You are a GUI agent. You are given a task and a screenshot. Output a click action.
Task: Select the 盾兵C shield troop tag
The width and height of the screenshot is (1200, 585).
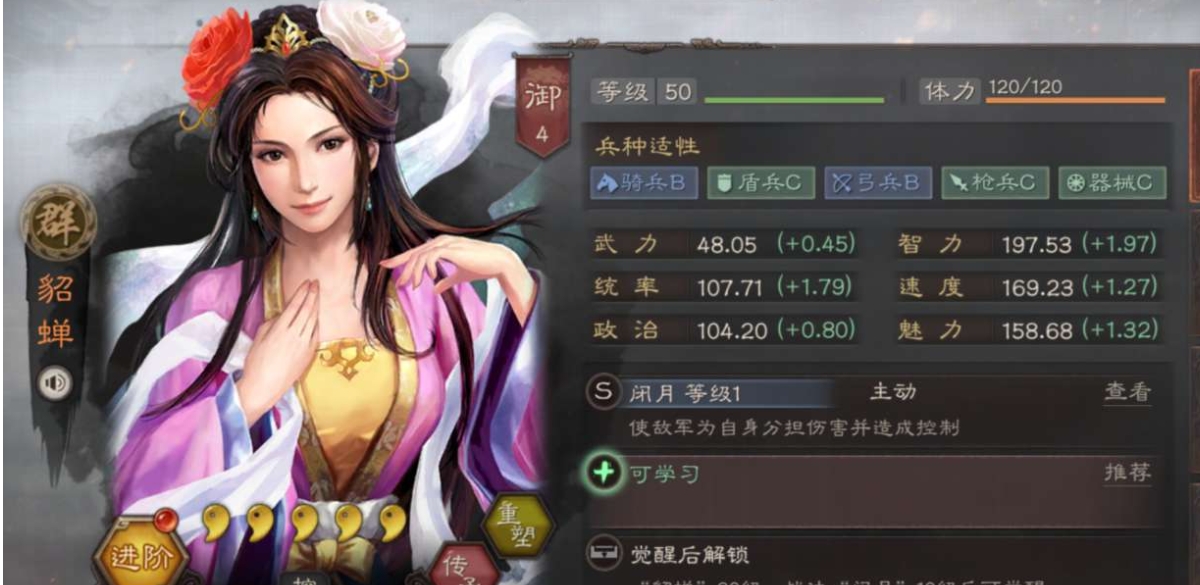tap(759, 183)
